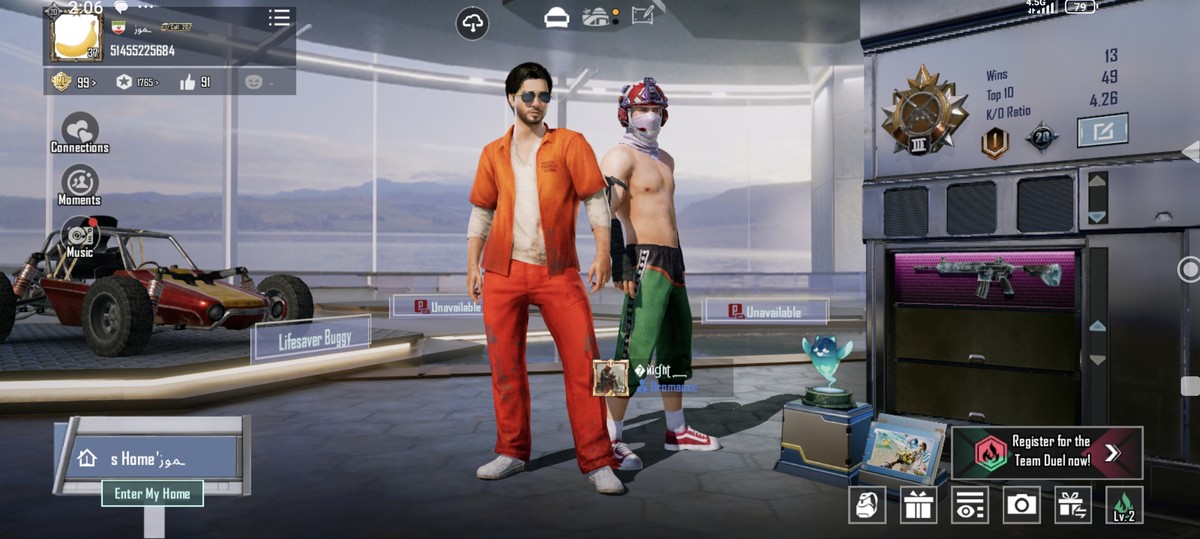Select the Lifesaver Buggy vehicle label
The width and height of the screenshot is (1200, 539).
click(311, 339)
